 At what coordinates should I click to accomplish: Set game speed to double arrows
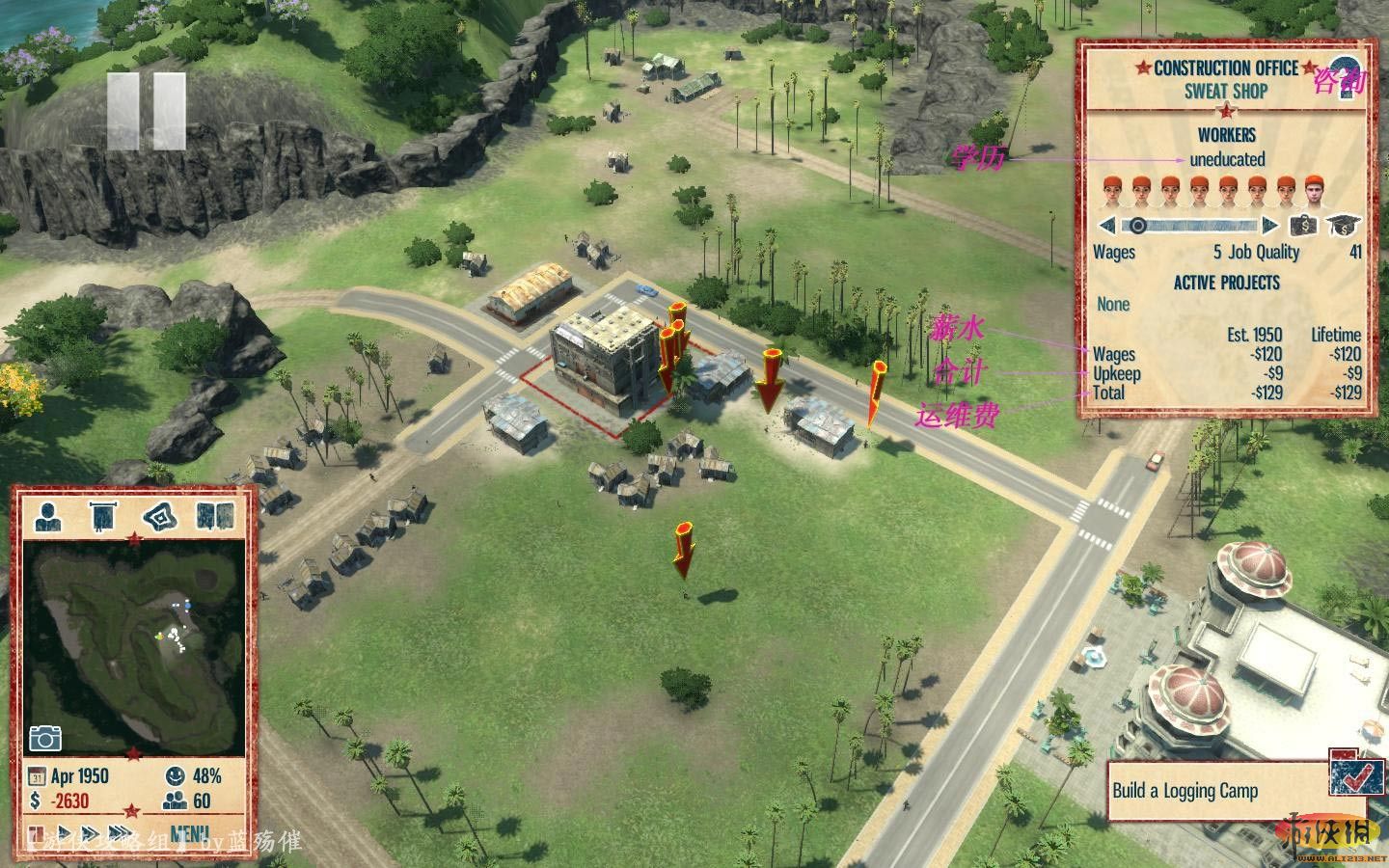(x=92, y=832)
